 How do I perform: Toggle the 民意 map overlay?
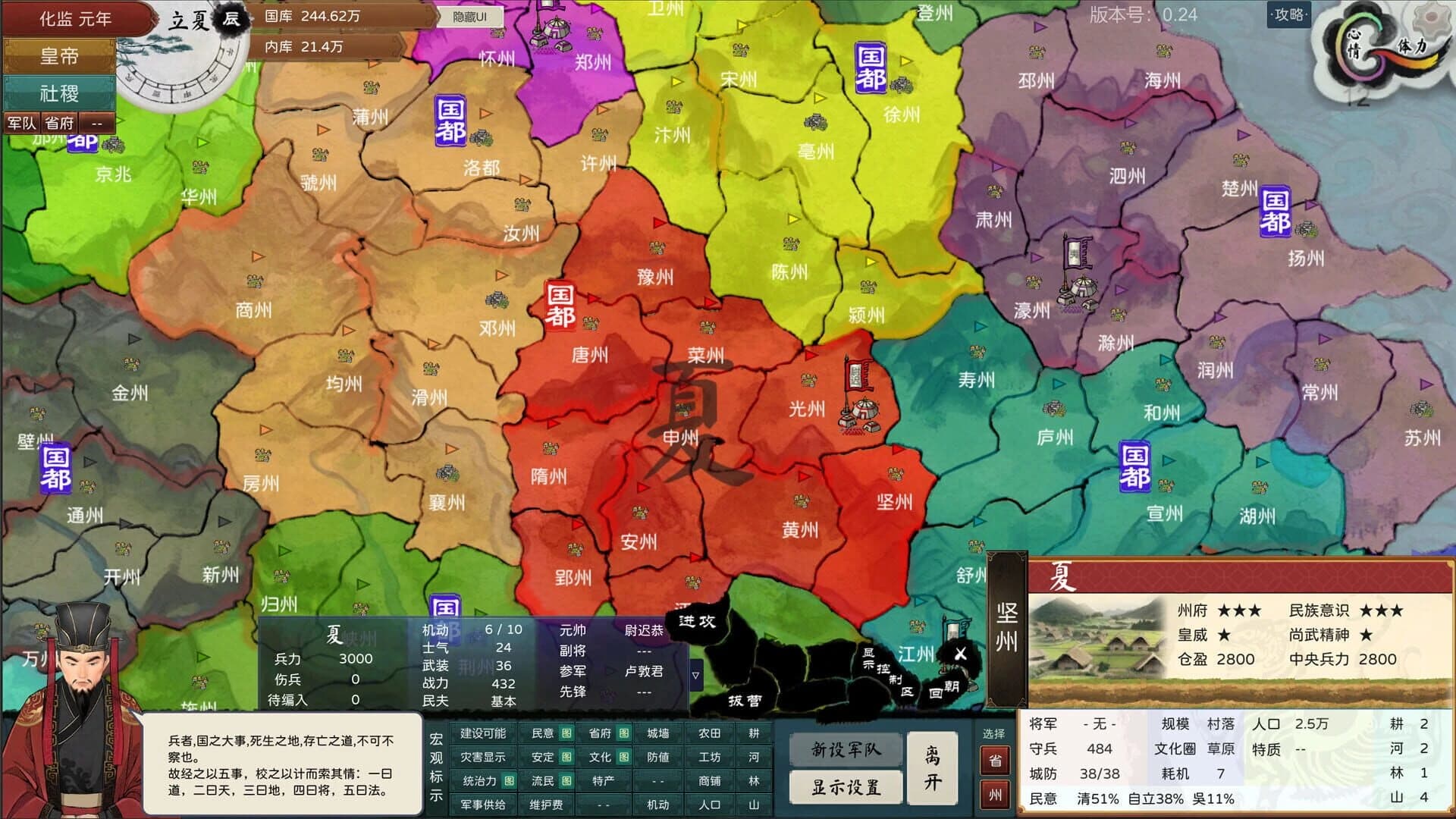[x=543, y=734]
